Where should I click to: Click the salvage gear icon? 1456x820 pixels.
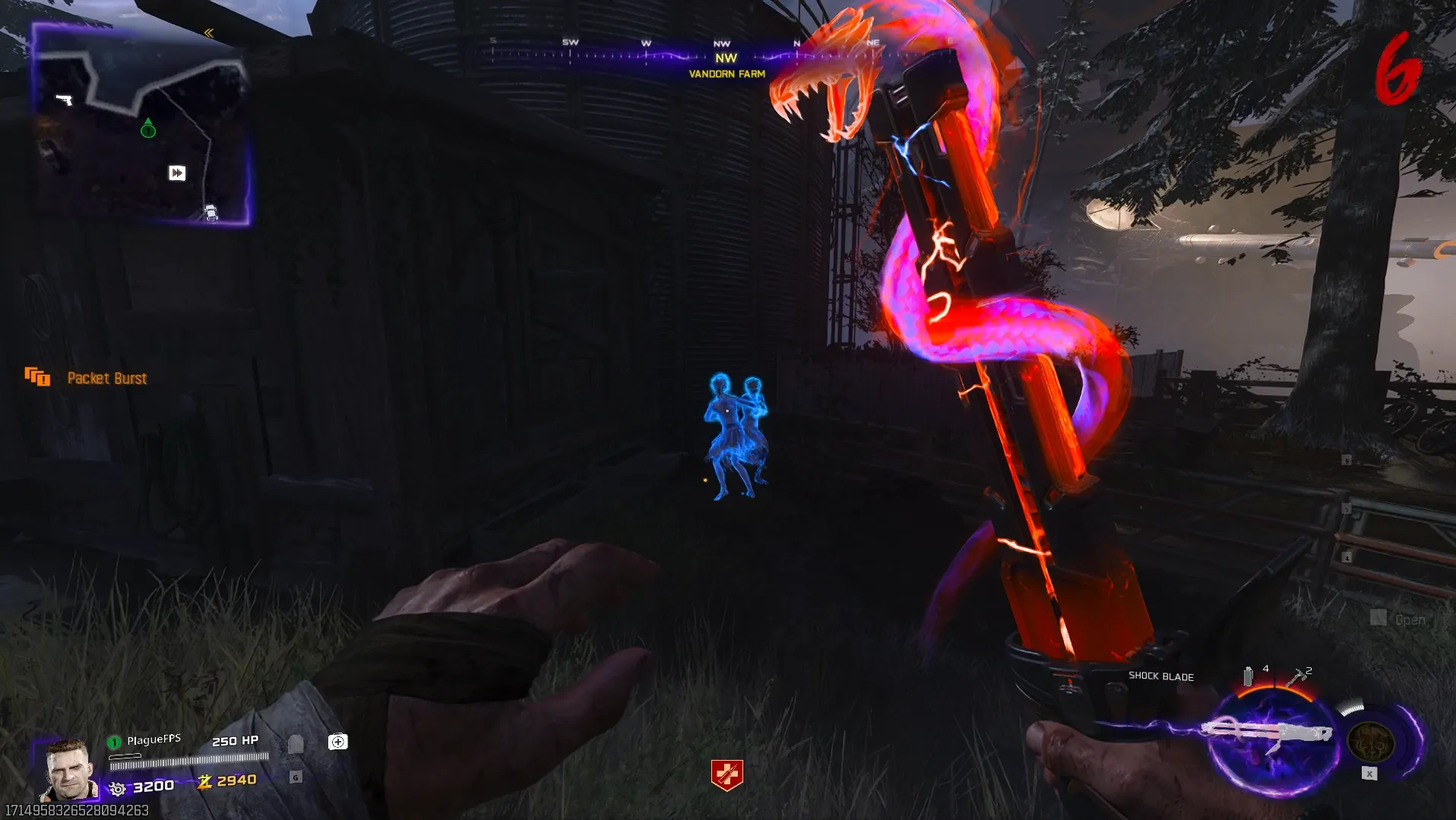118,788
